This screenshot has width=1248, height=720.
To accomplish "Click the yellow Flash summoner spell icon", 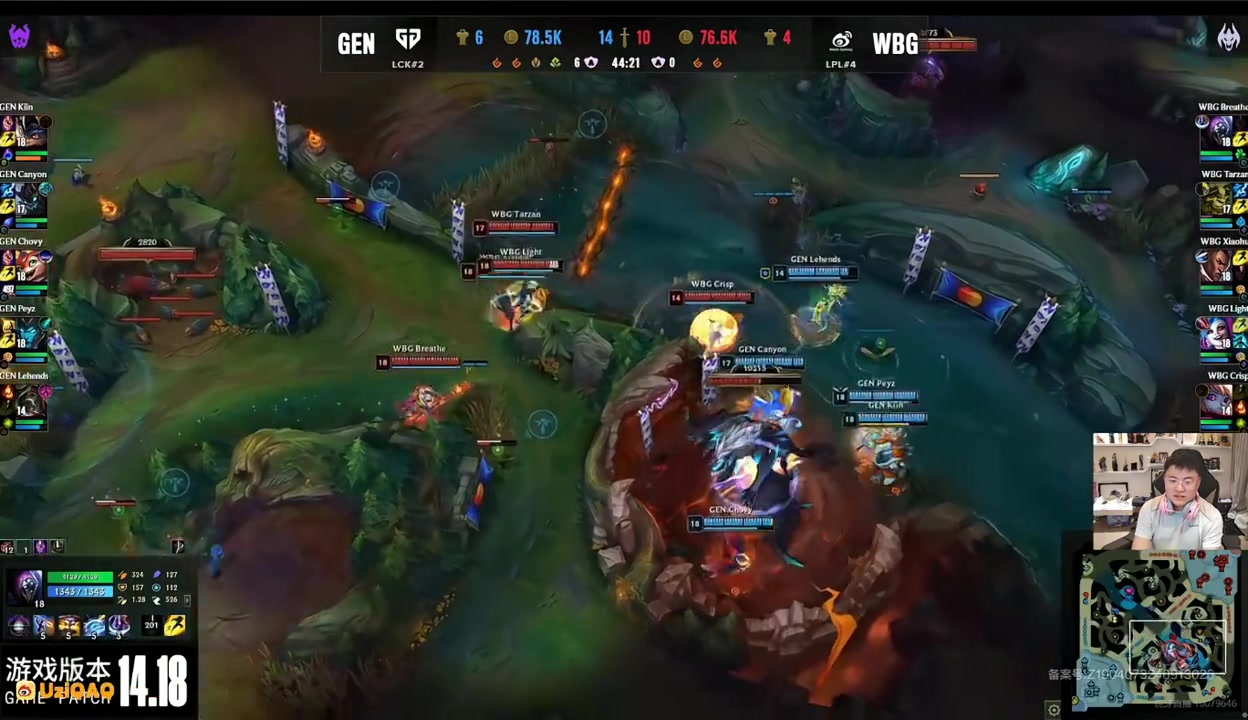I will coord(175,626).
